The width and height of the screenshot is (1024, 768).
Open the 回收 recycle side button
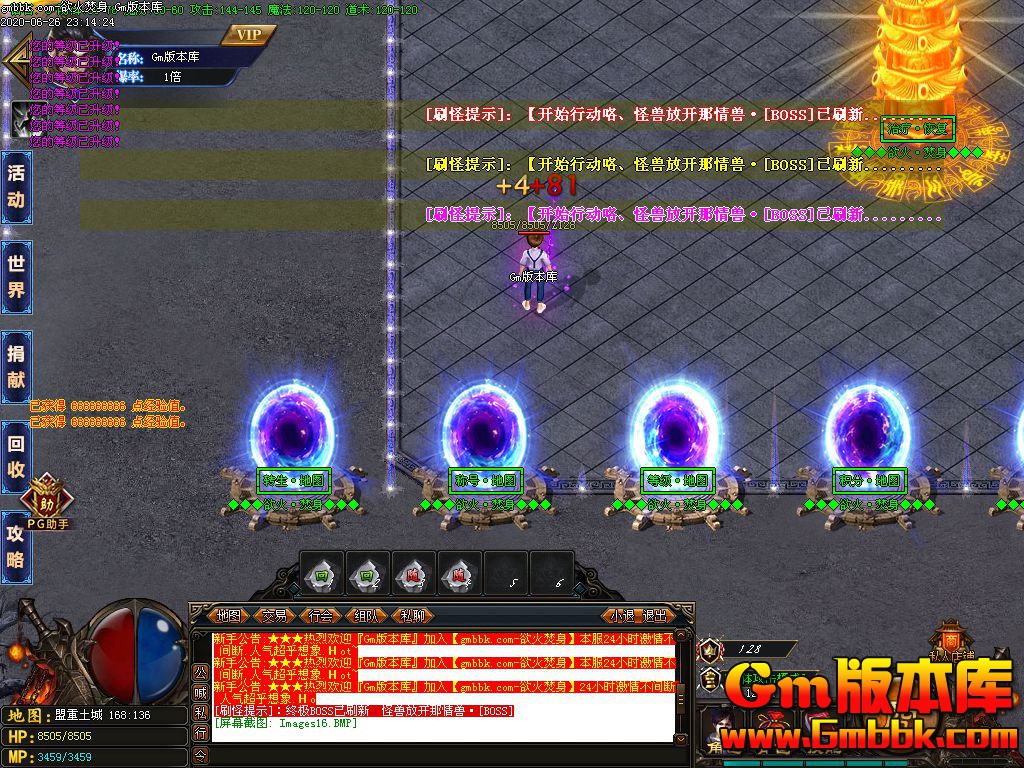tap(16, 457)
